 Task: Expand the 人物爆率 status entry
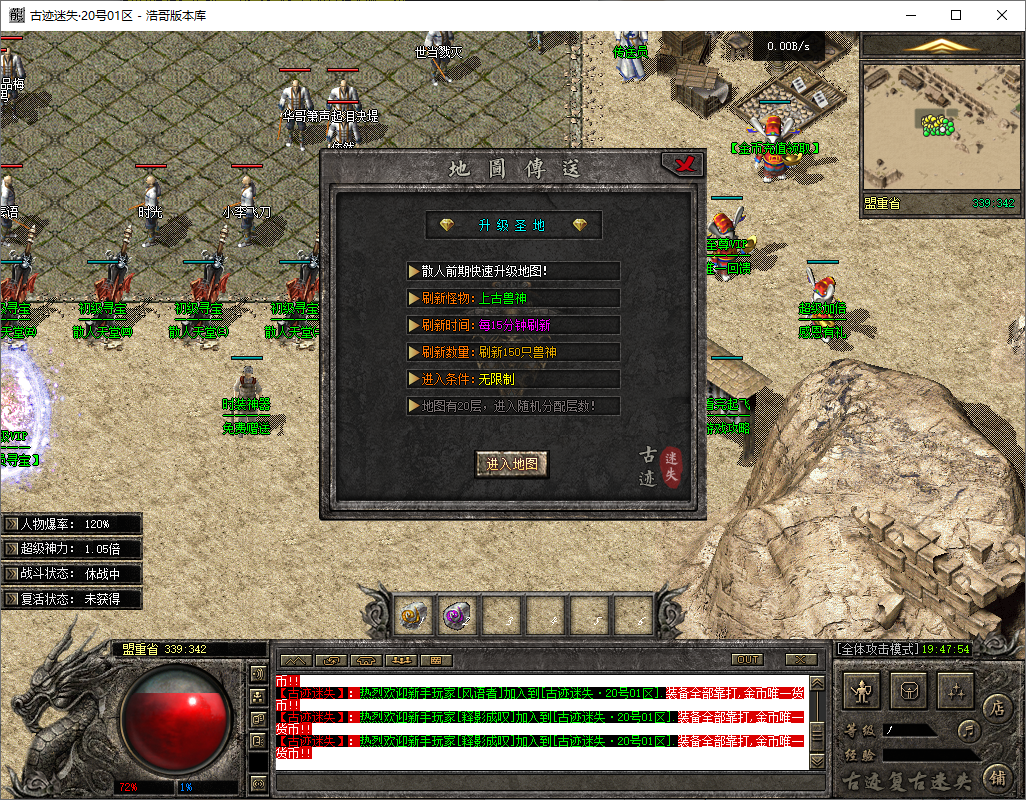point(72,524)
